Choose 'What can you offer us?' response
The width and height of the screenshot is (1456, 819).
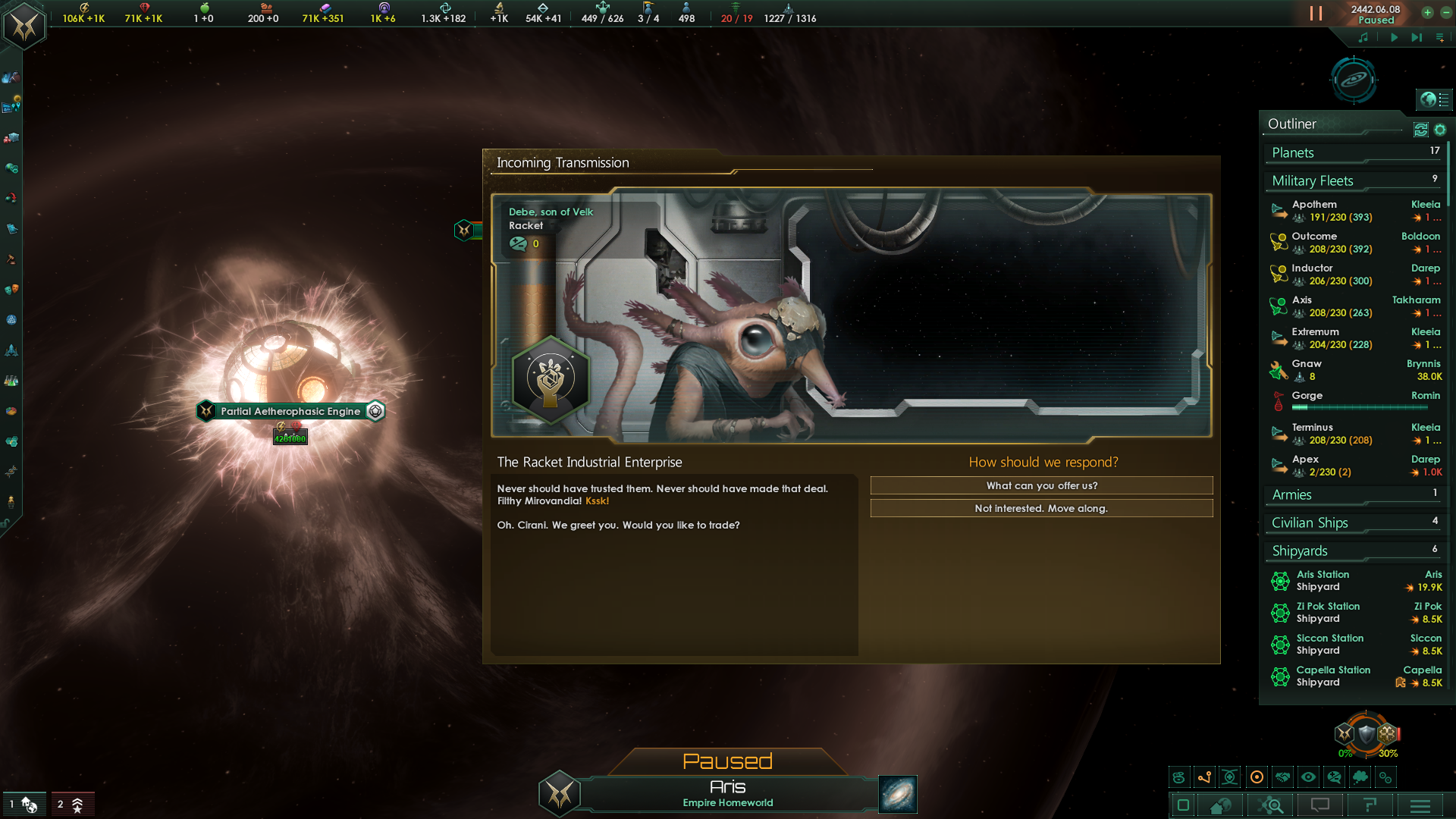1041,485
